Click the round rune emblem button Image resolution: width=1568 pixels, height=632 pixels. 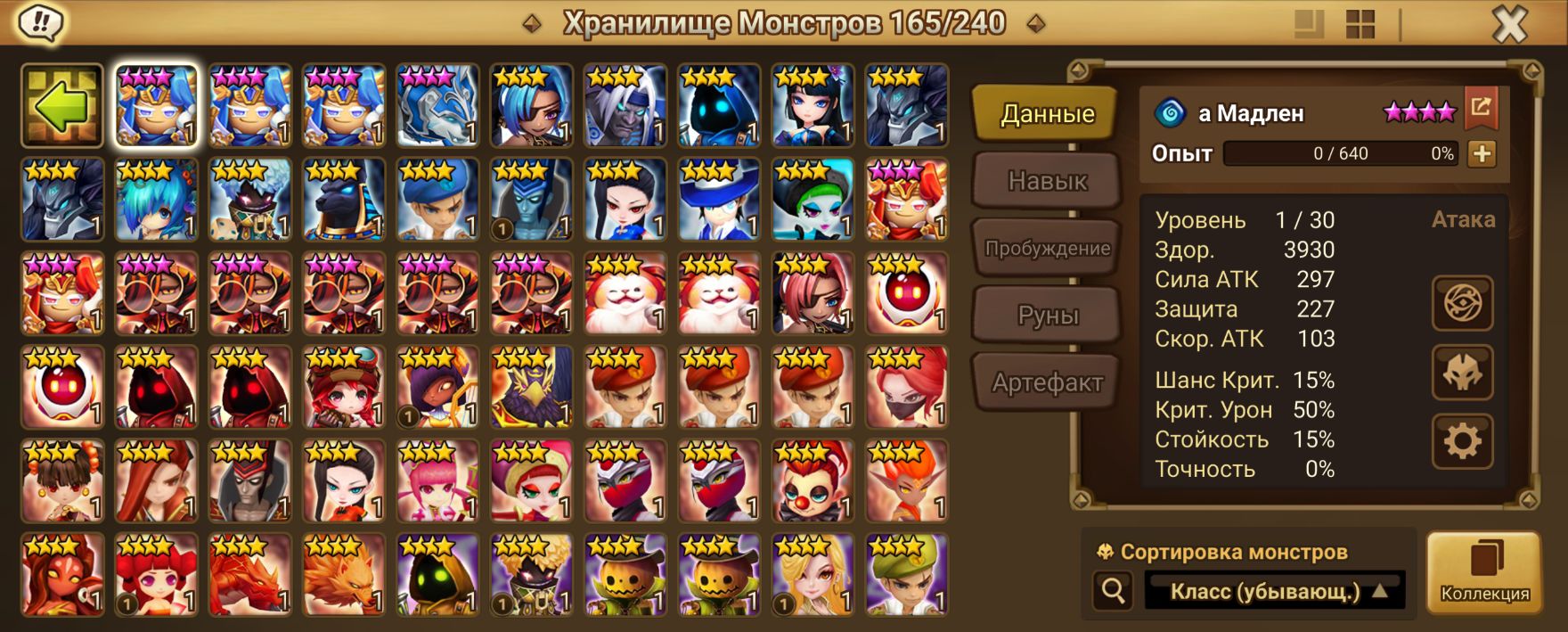pos(1462,303)
